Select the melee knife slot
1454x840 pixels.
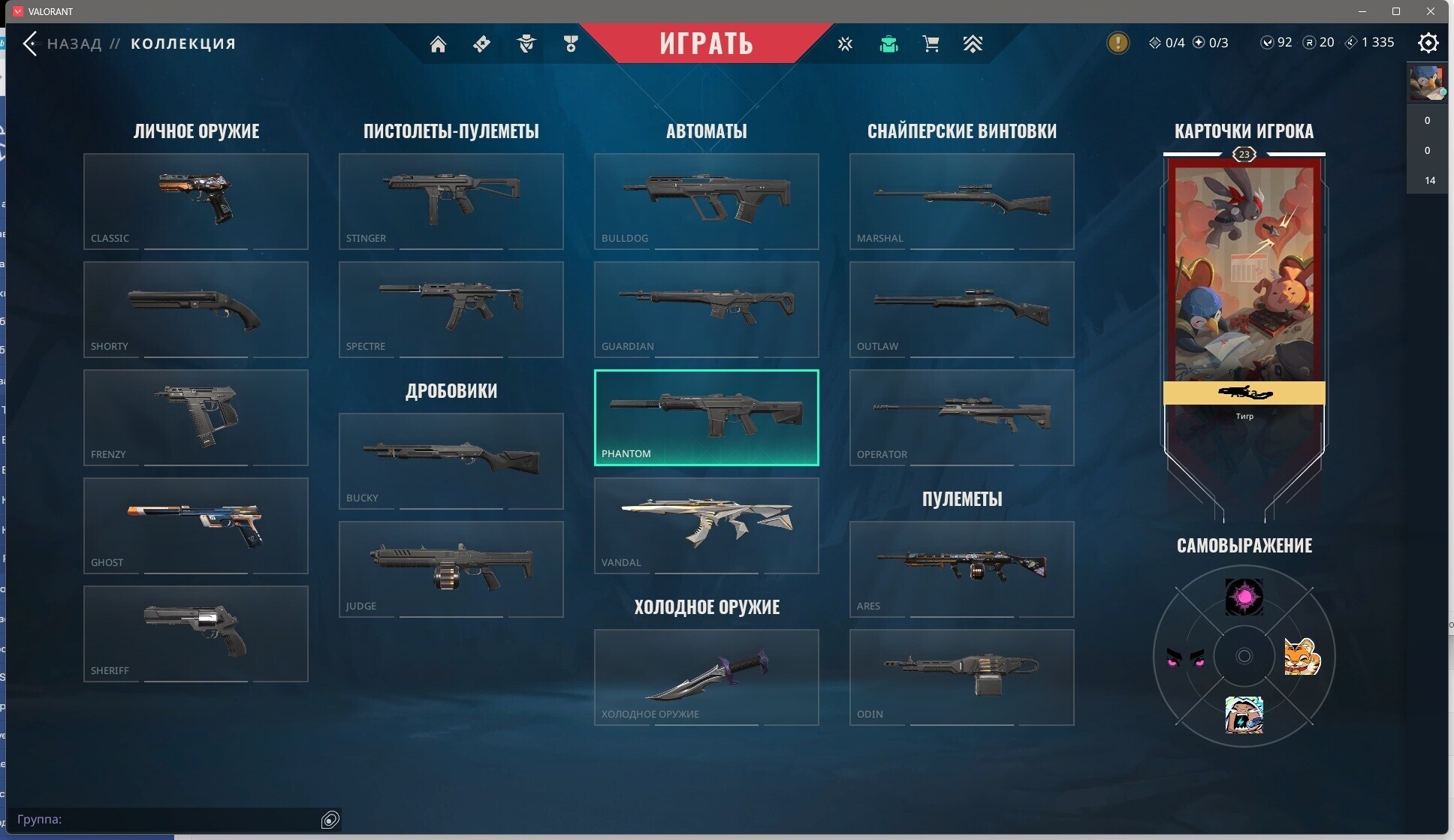pos(707,677)
